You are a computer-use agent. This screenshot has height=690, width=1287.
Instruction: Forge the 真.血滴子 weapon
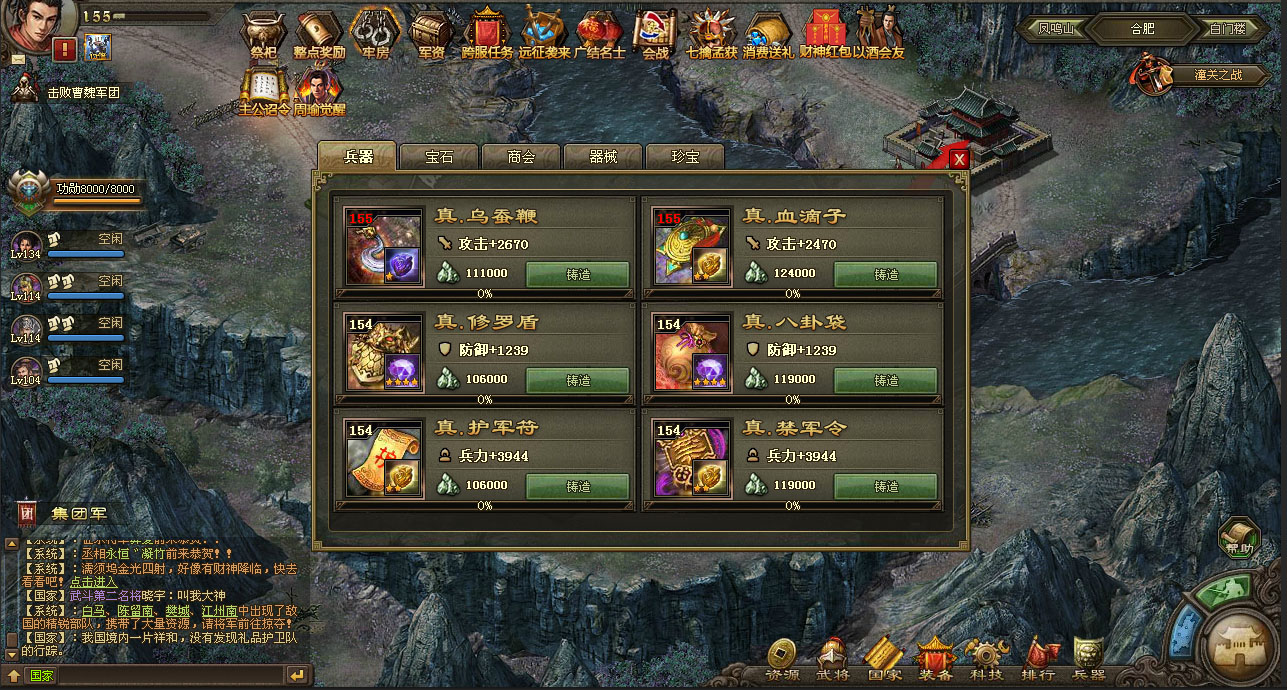(885, 274)
